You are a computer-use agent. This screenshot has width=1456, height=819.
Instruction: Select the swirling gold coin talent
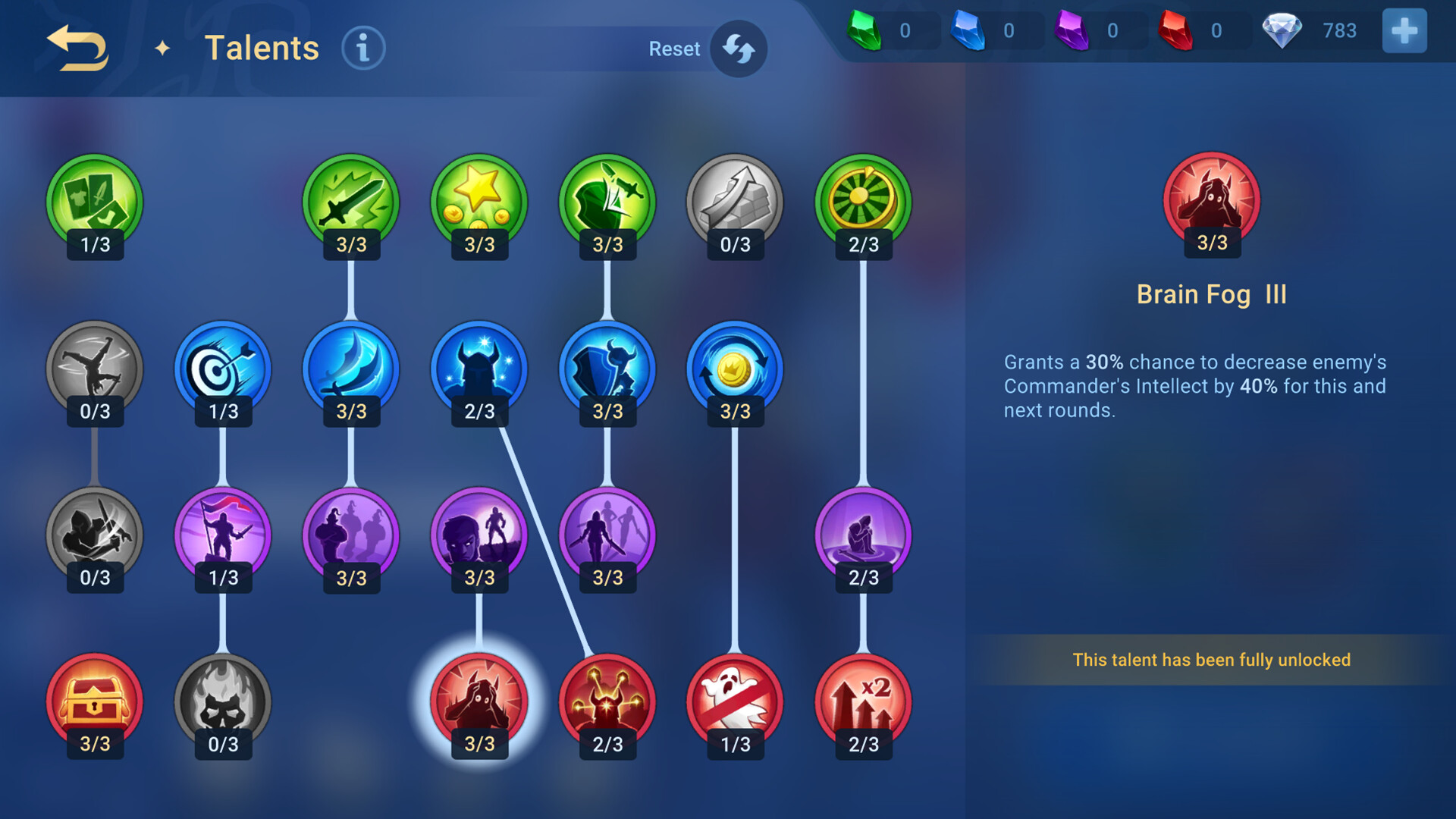point(734,368)
